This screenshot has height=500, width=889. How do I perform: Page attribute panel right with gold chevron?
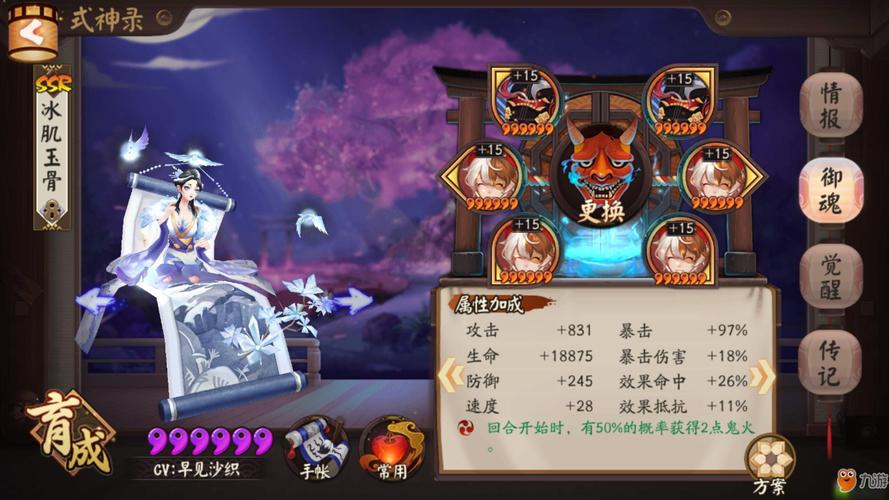761,373
